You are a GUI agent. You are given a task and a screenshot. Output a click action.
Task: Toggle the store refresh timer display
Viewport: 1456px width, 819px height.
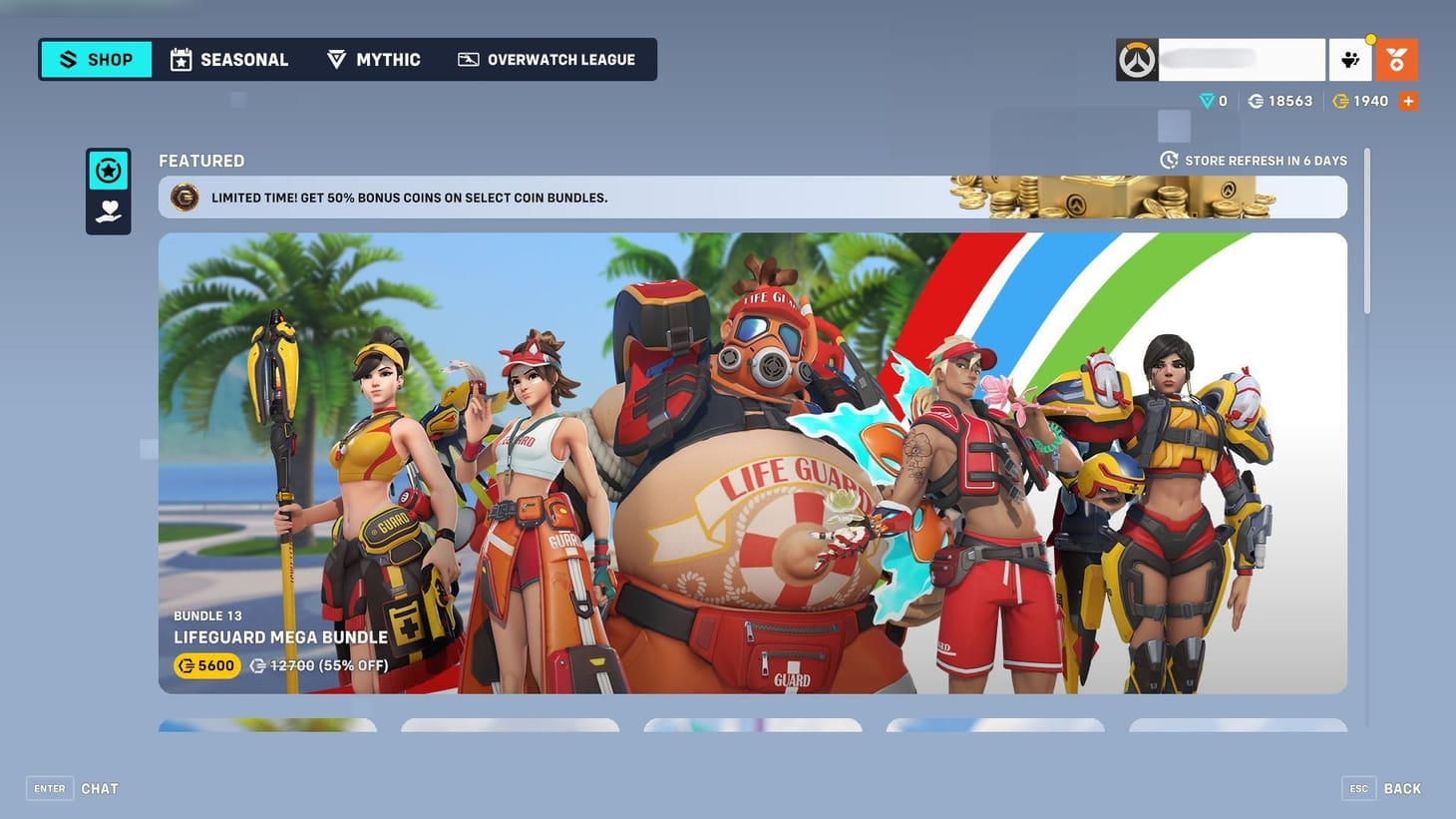point(1257,160)
